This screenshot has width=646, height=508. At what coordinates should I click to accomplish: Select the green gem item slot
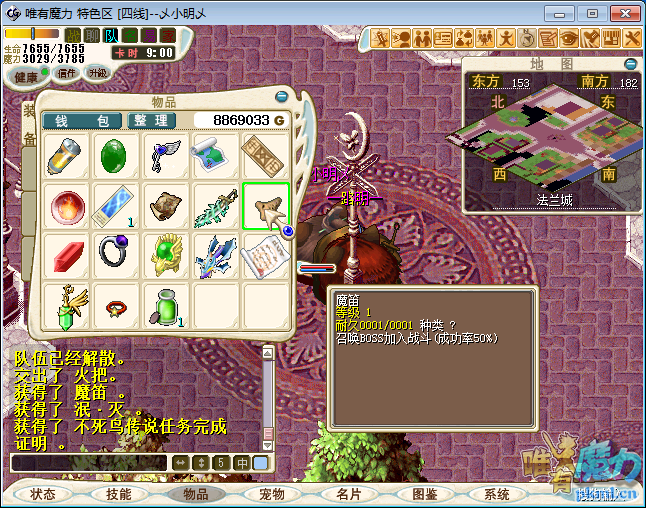pyautogui.click(x=117, y=156)
